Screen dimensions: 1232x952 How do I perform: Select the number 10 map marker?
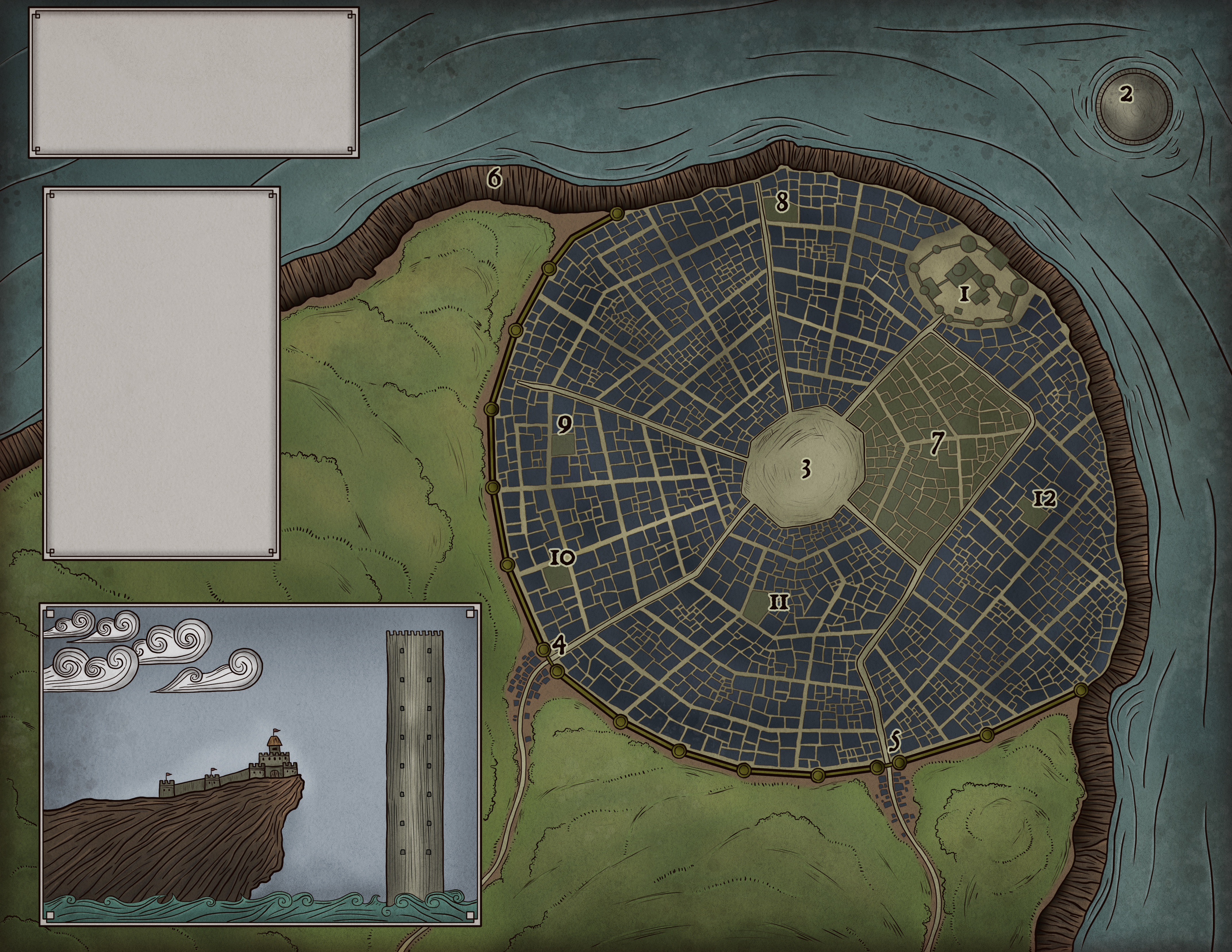click(x=562, y=558)
